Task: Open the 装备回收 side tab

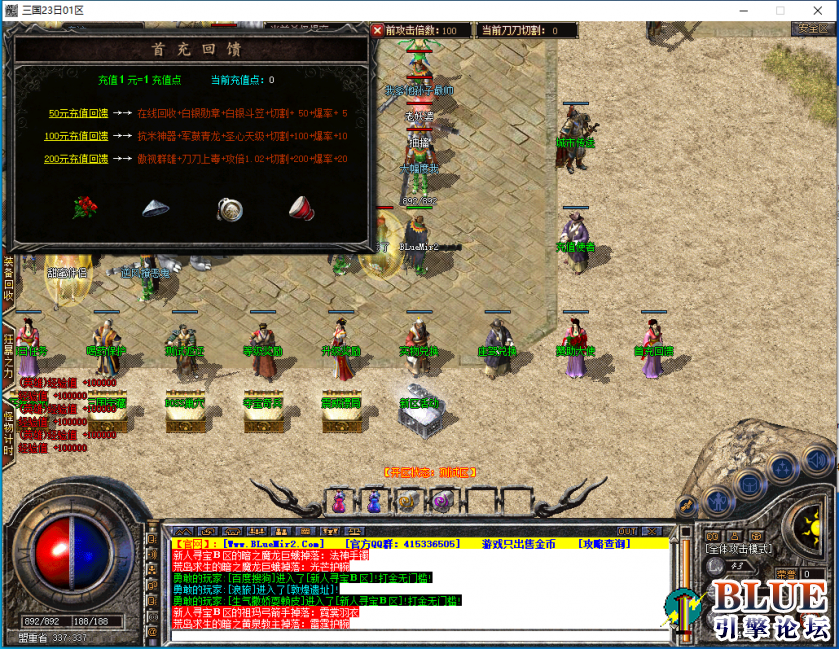Action: click(x=8, y=278)
